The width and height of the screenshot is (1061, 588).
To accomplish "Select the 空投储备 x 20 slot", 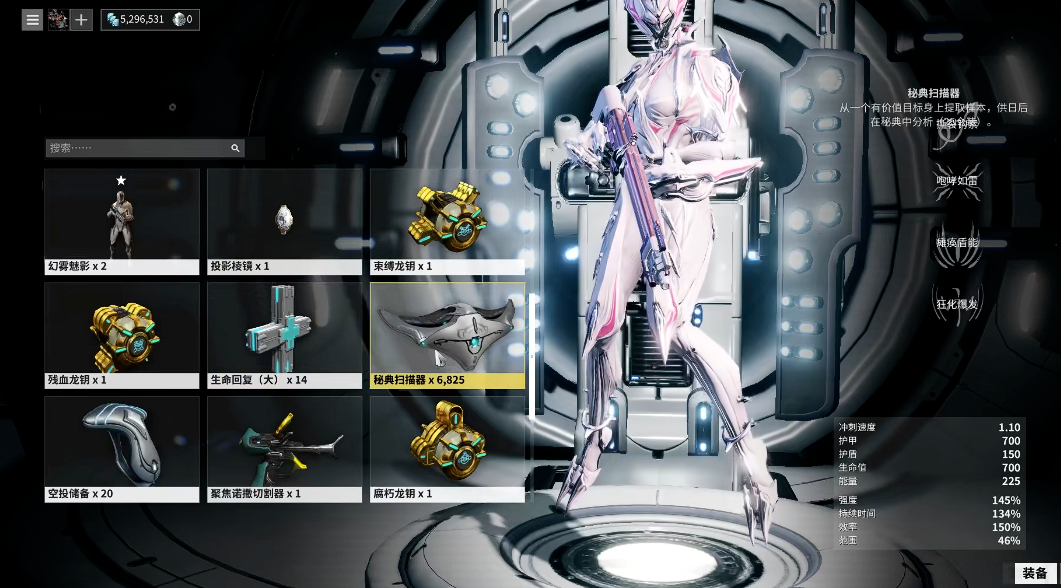I will coord(122,448).
